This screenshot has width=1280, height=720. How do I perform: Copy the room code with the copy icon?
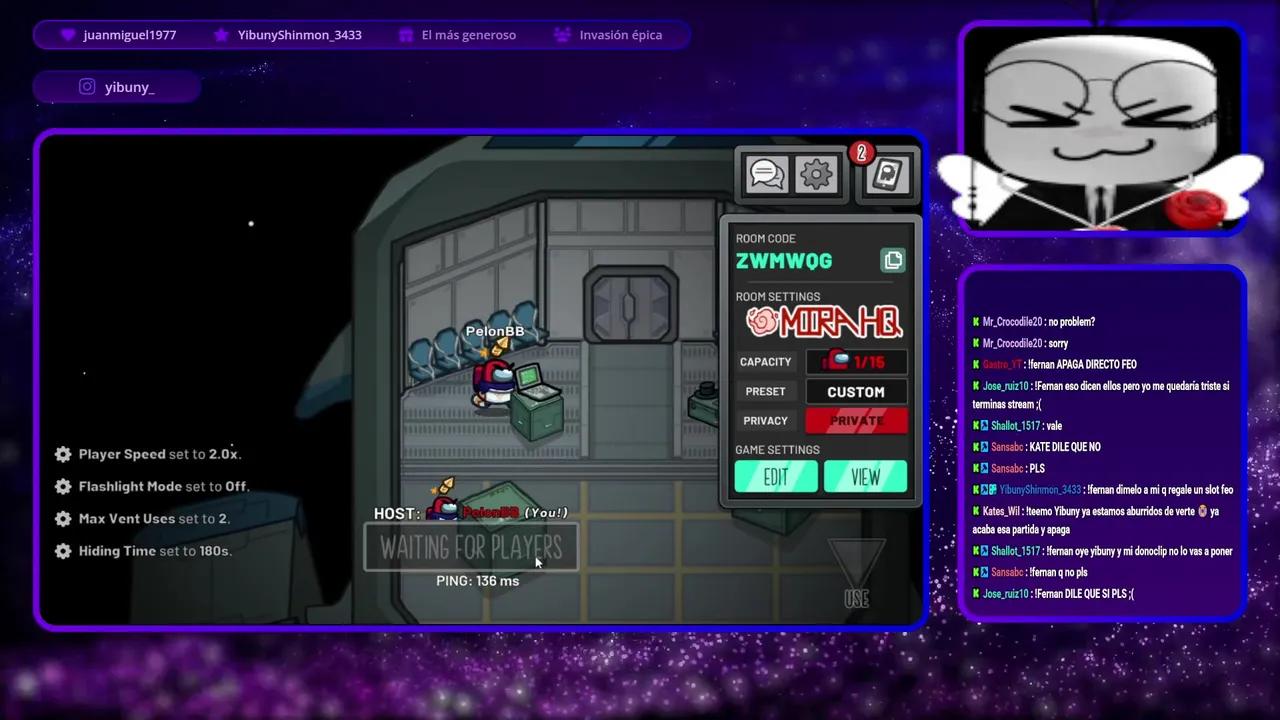pos(892,260)
